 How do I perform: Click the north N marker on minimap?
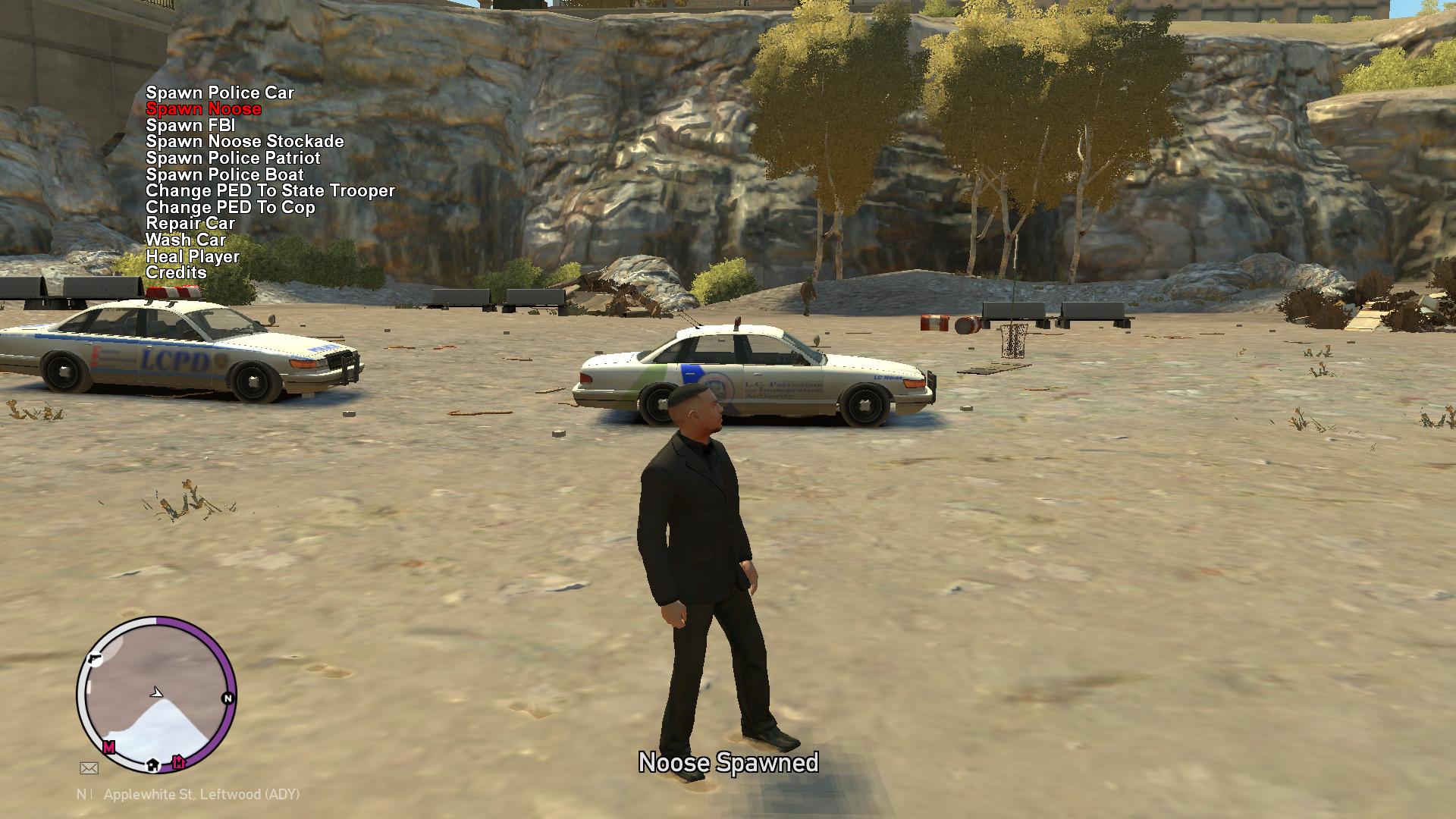pos(227,698)
